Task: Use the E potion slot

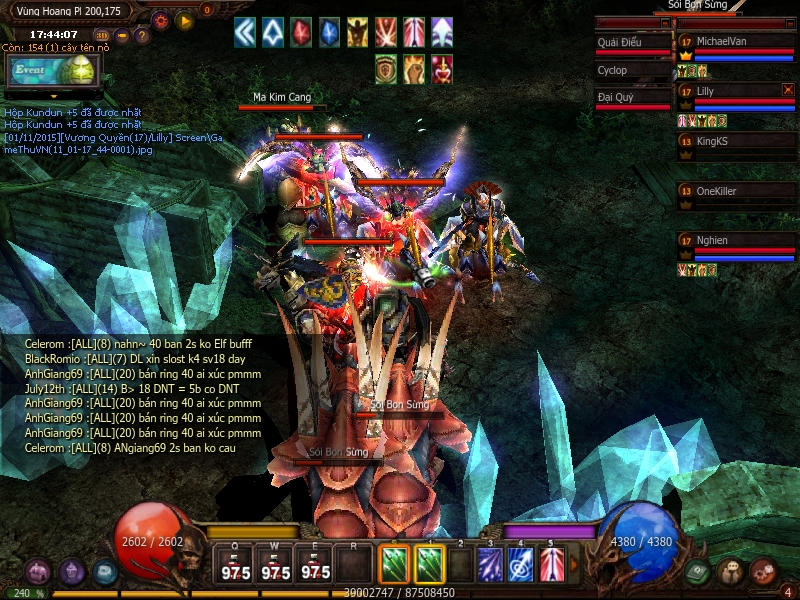Action: tap(315, 567)
